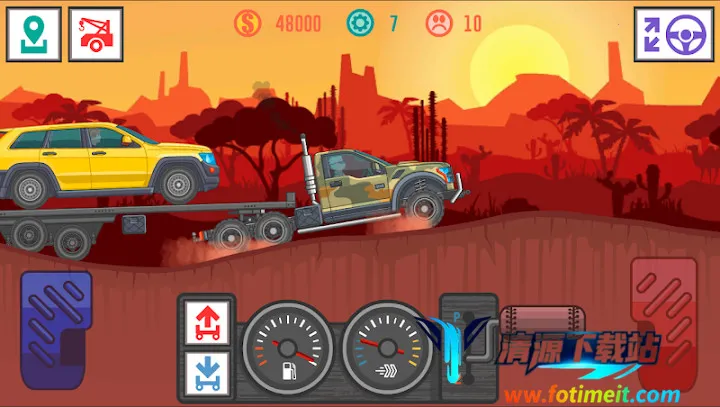The width and height of the screenshot is (720, 407).
Task: Call the red tow truck
Action: tap(96, 33)
